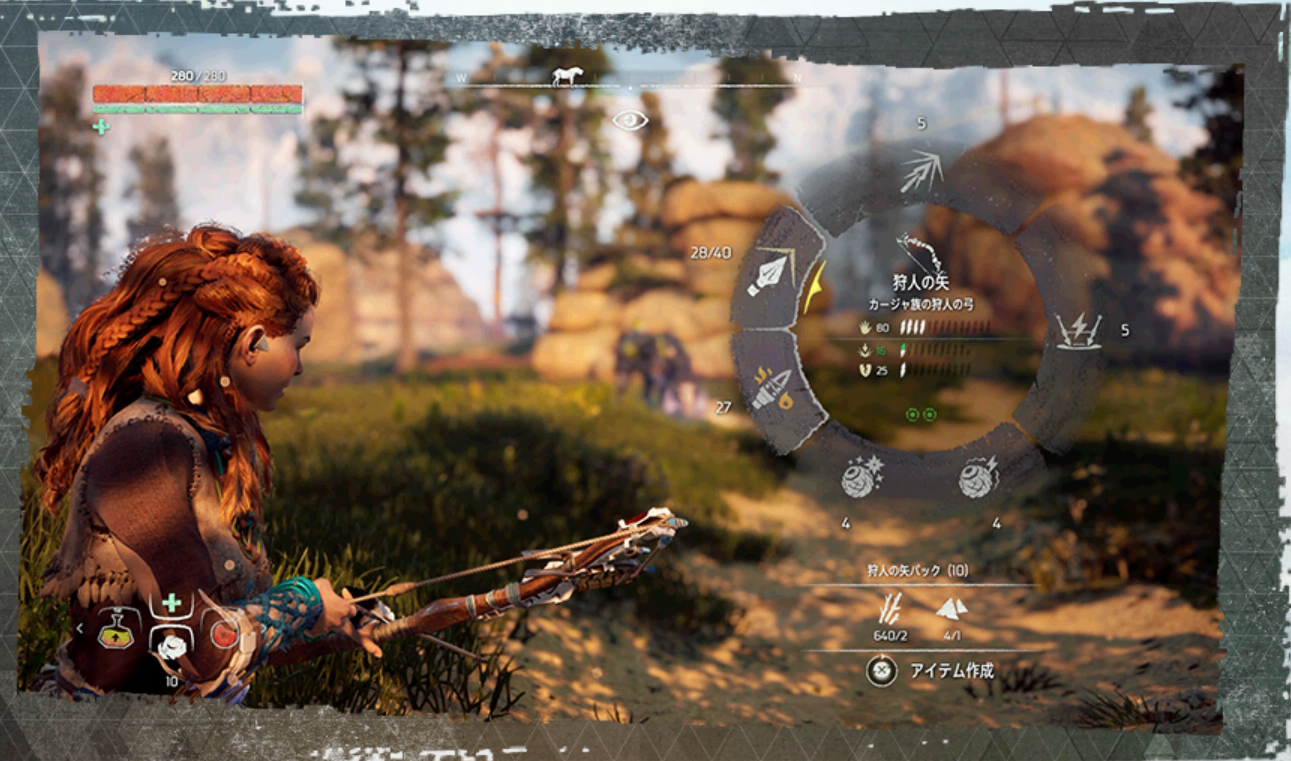1291x761 pixels.
Task: Click the アイテム作成 craft item option
Action: click(951, 671)
